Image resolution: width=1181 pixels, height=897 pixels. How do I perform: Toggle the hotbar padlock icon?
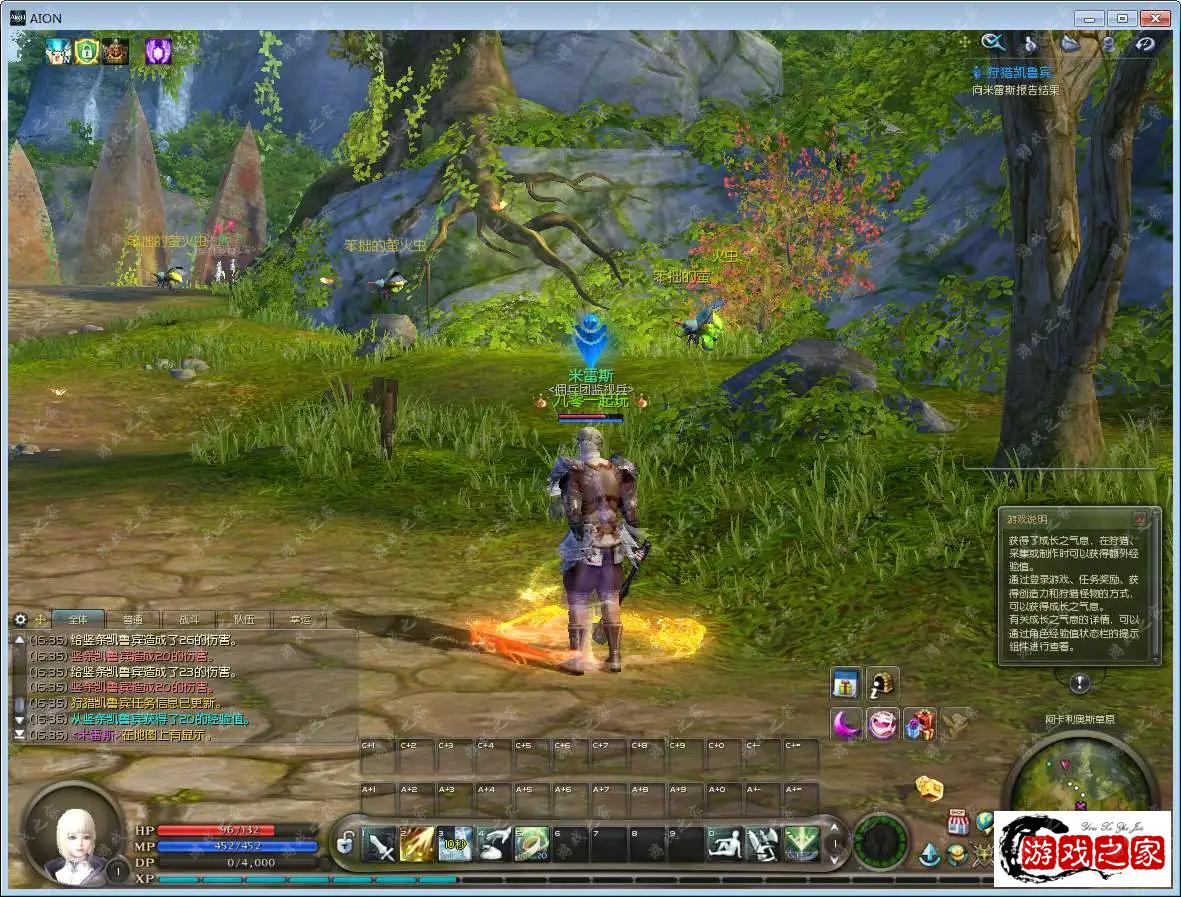(345, 844)
